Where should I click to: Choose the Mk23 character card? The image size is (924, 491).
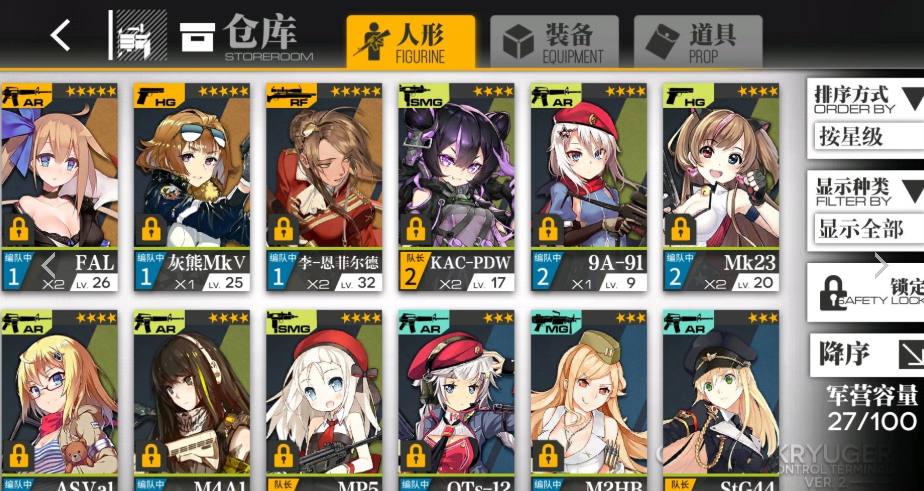[720, 187]
